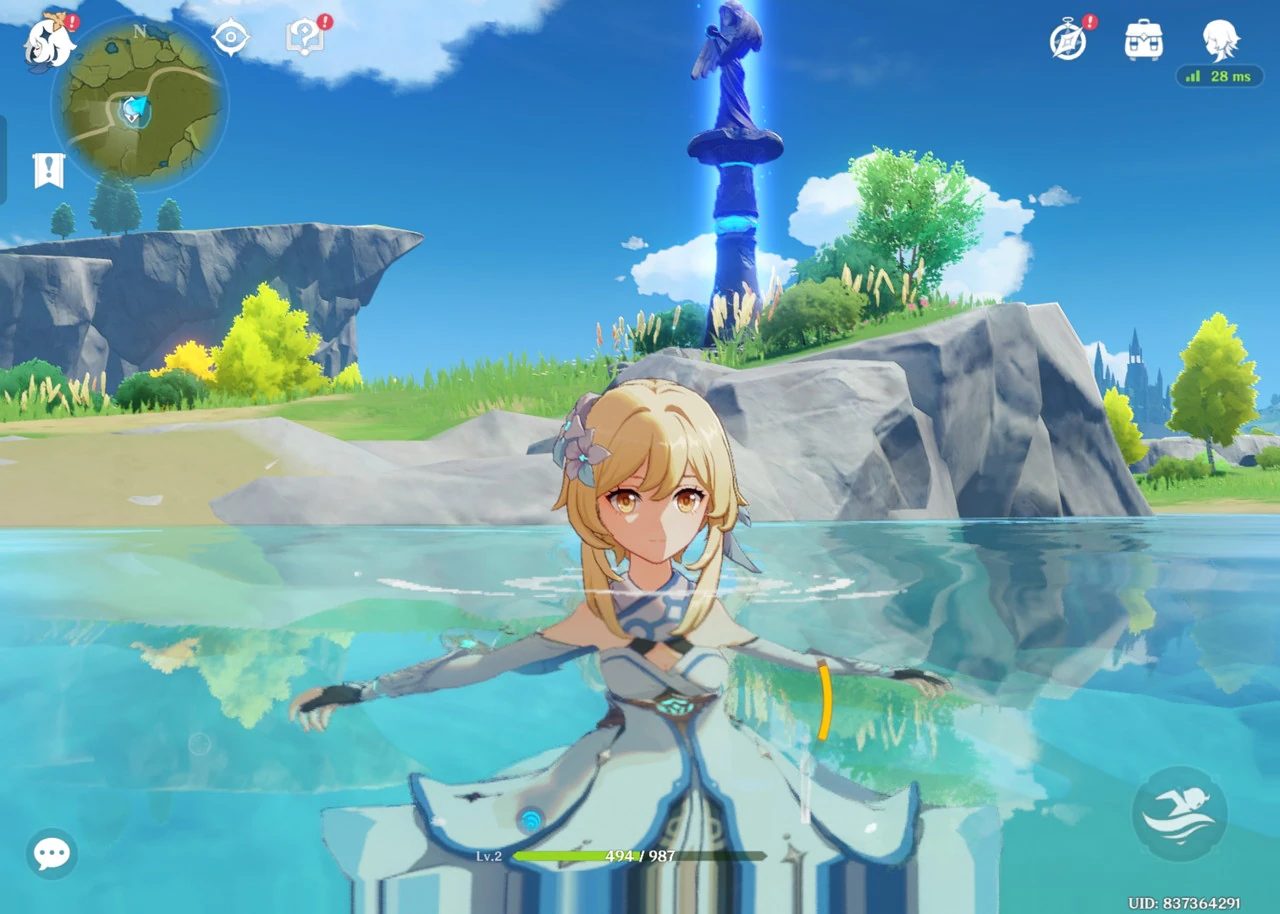The image size is (1280, 914).
Task: Open the Adventurer Handbook compass icon
Action: [1068, 41]
